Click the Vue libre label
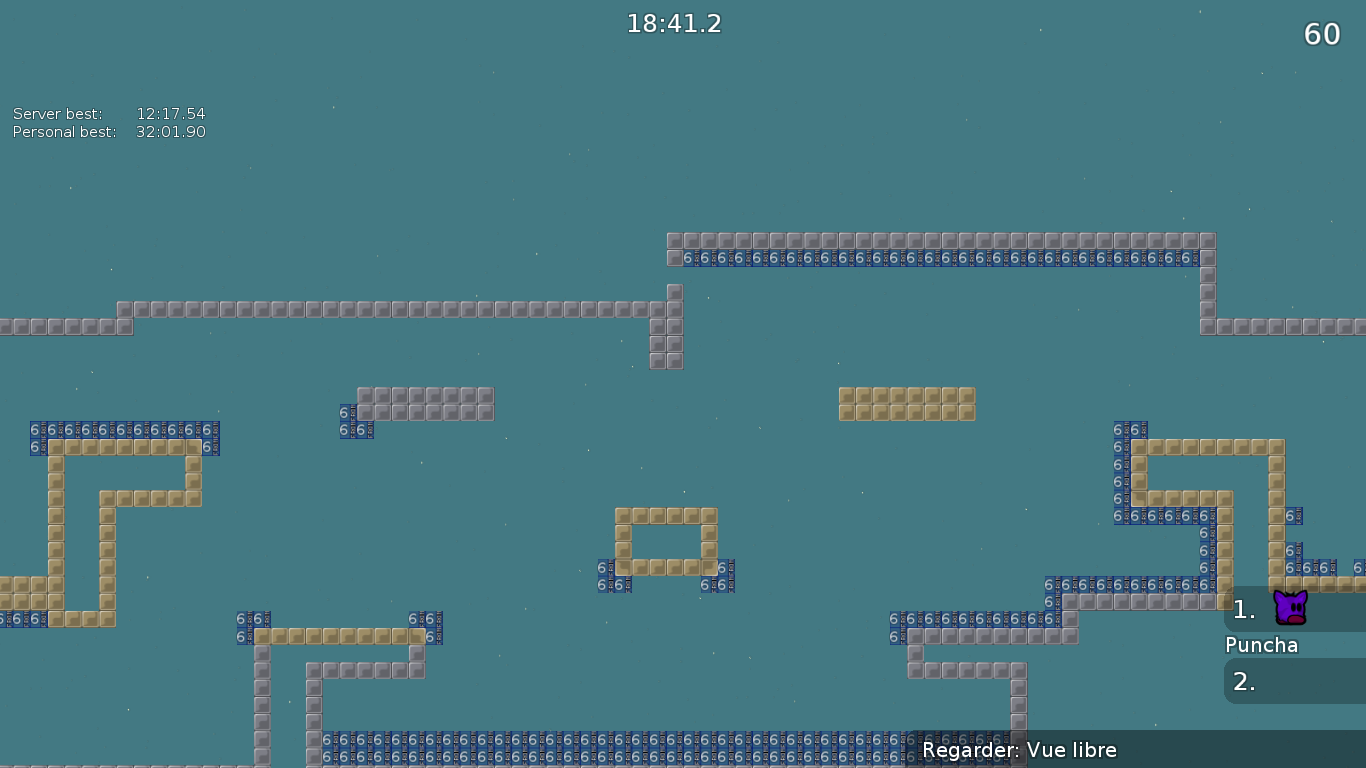Viewport: 1366px width, 768px height. pyautogui.click(x=1072, y=749)
